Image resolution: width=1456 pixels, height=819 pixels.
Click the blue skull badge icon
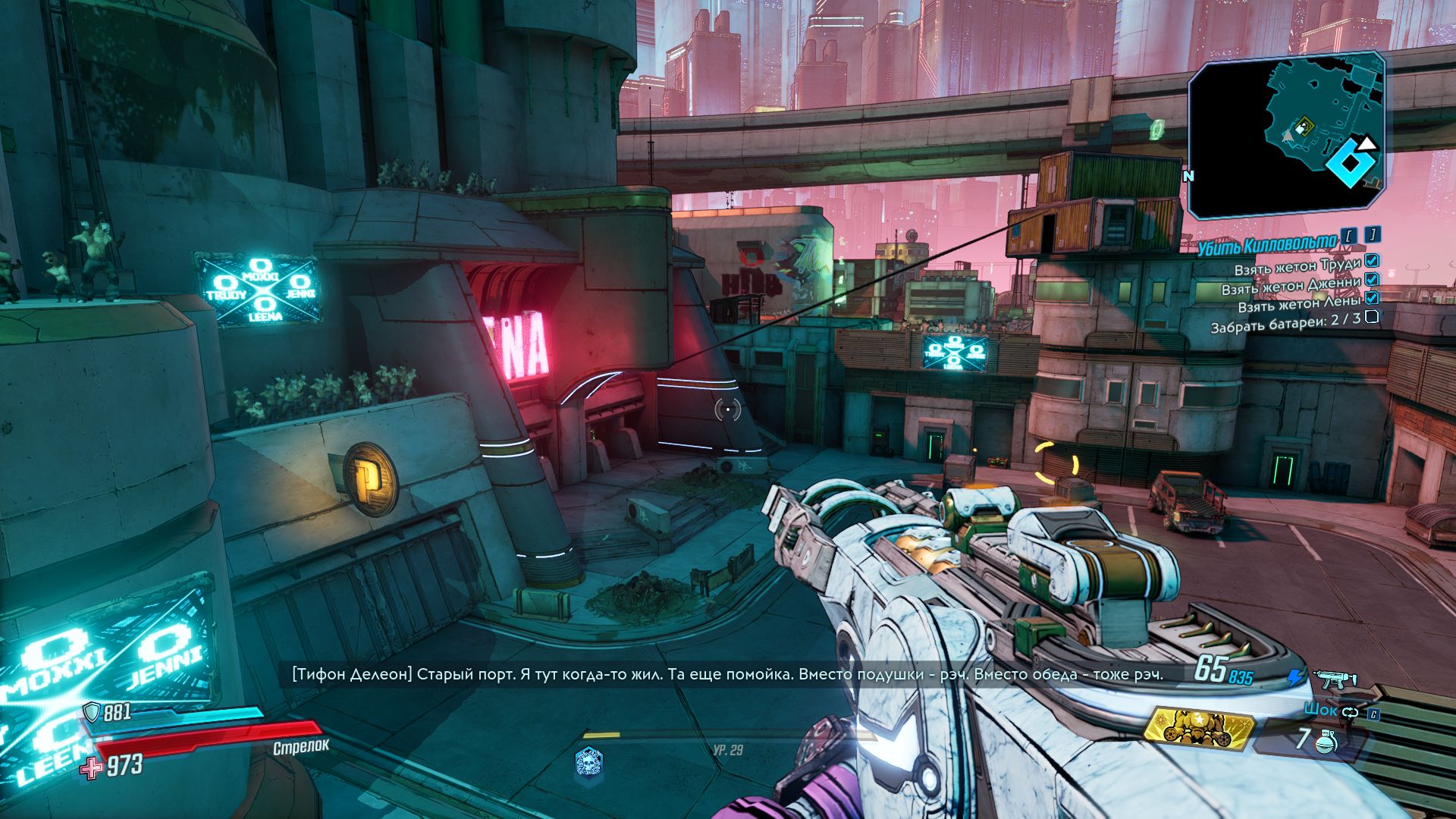pos(588,761)
